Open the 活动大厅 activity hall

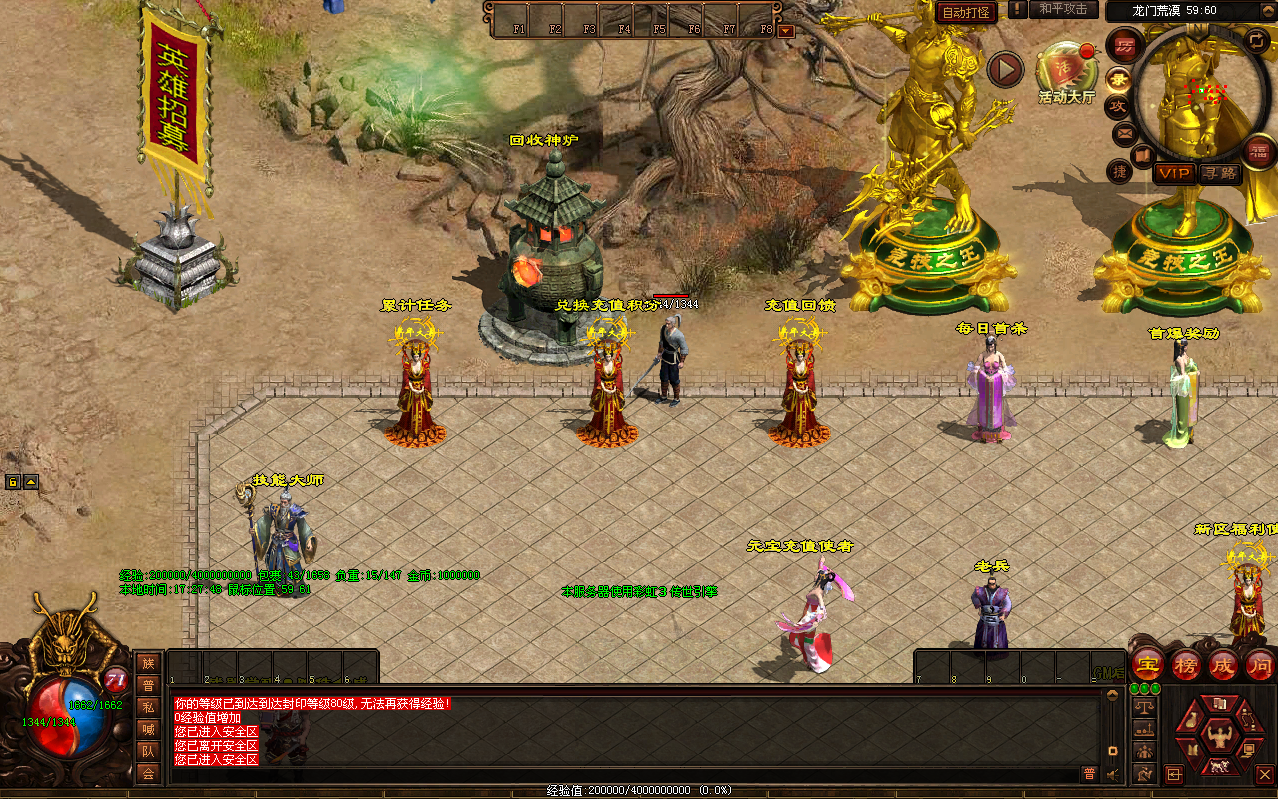(1066, 70)
